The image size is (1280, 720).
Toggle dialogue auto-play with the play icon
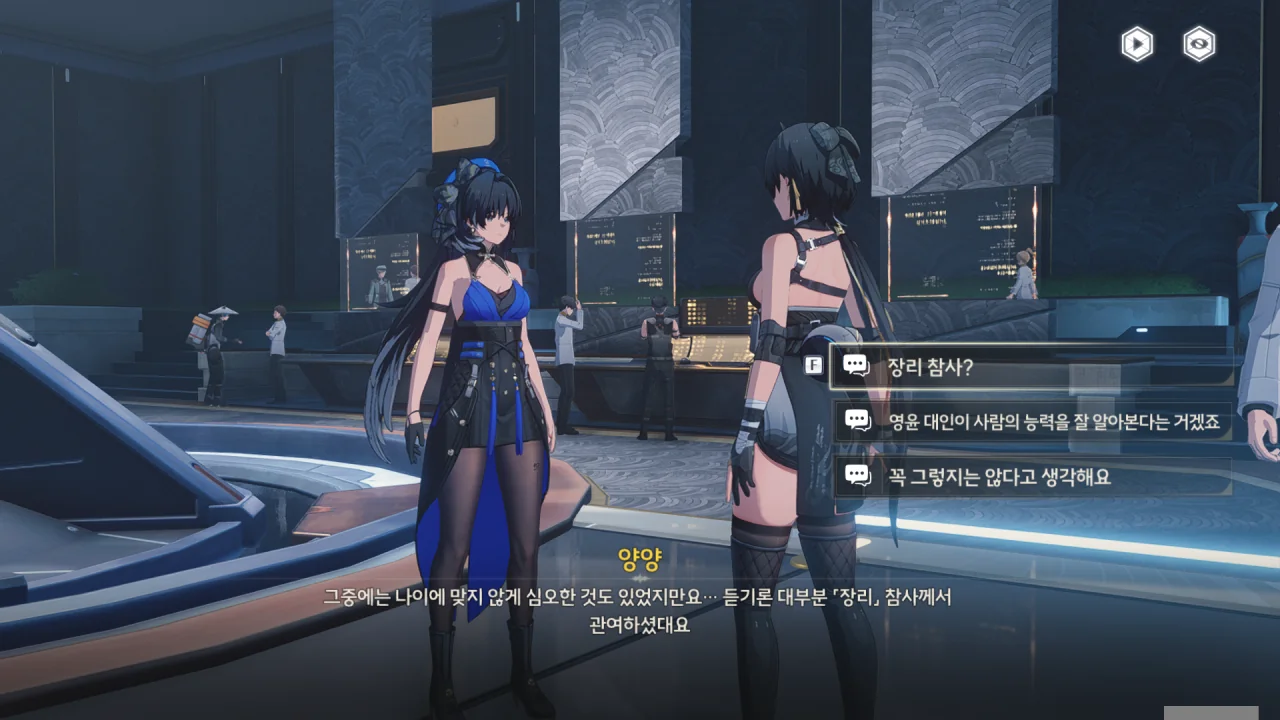click(x=1137, y=44)
